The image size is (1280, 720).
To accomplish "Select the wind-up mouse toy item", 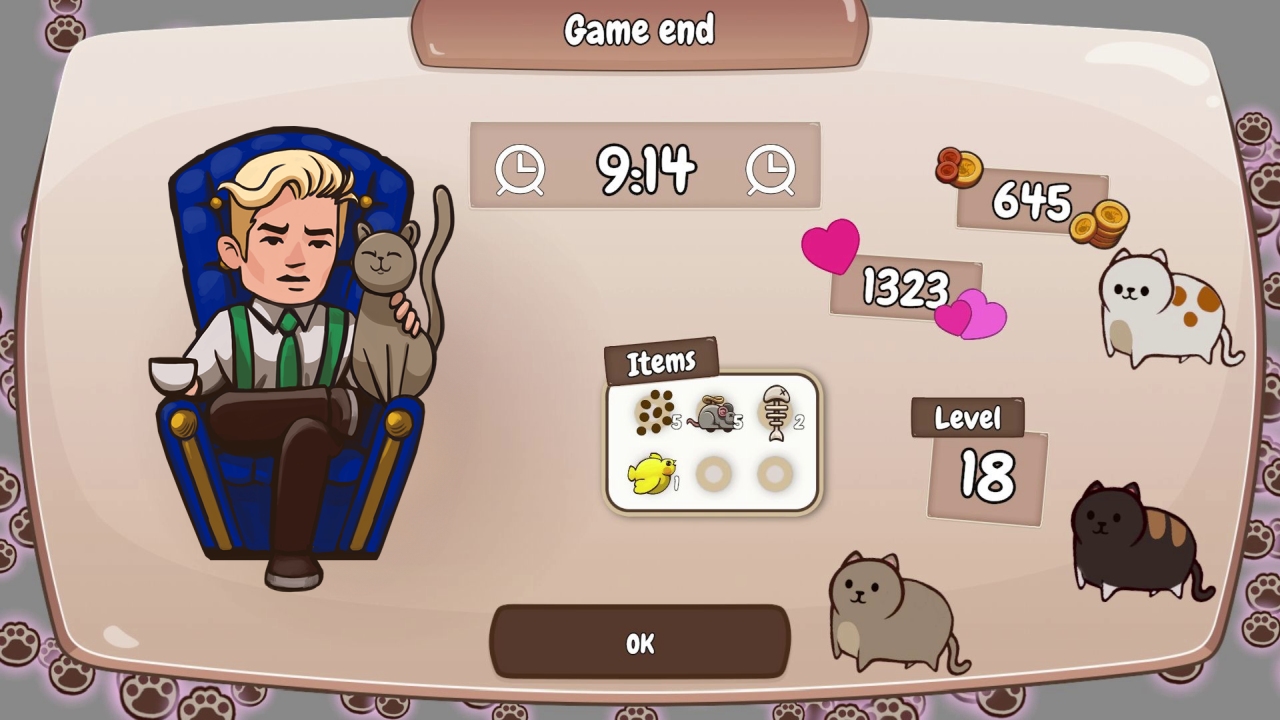I will (x=716, y=414).
